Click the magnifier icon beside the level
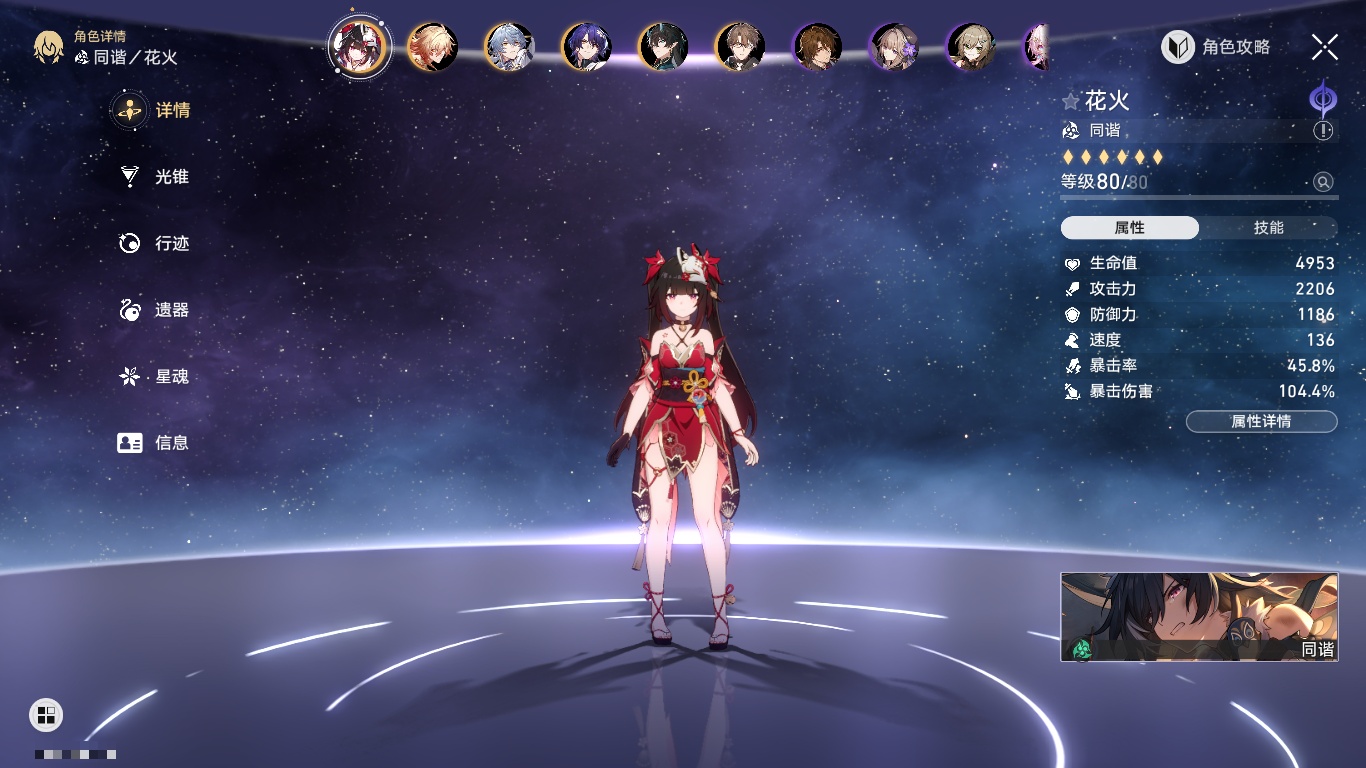Image resolution: width=1366 pixels, height=768 pixels. [1323, 182]
